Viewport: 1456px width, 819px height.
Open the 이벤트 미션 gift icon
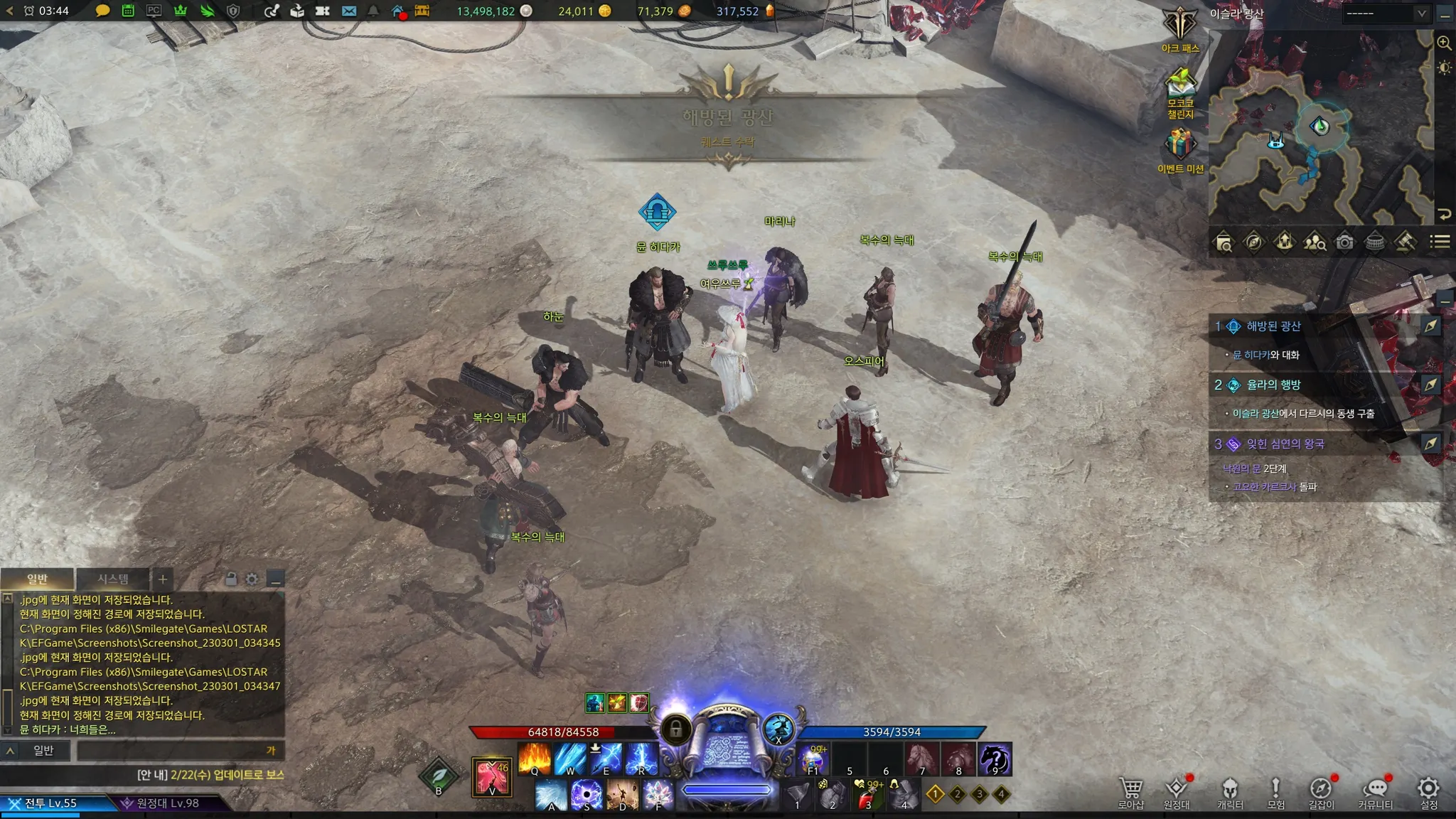(x=1180, y=145)
